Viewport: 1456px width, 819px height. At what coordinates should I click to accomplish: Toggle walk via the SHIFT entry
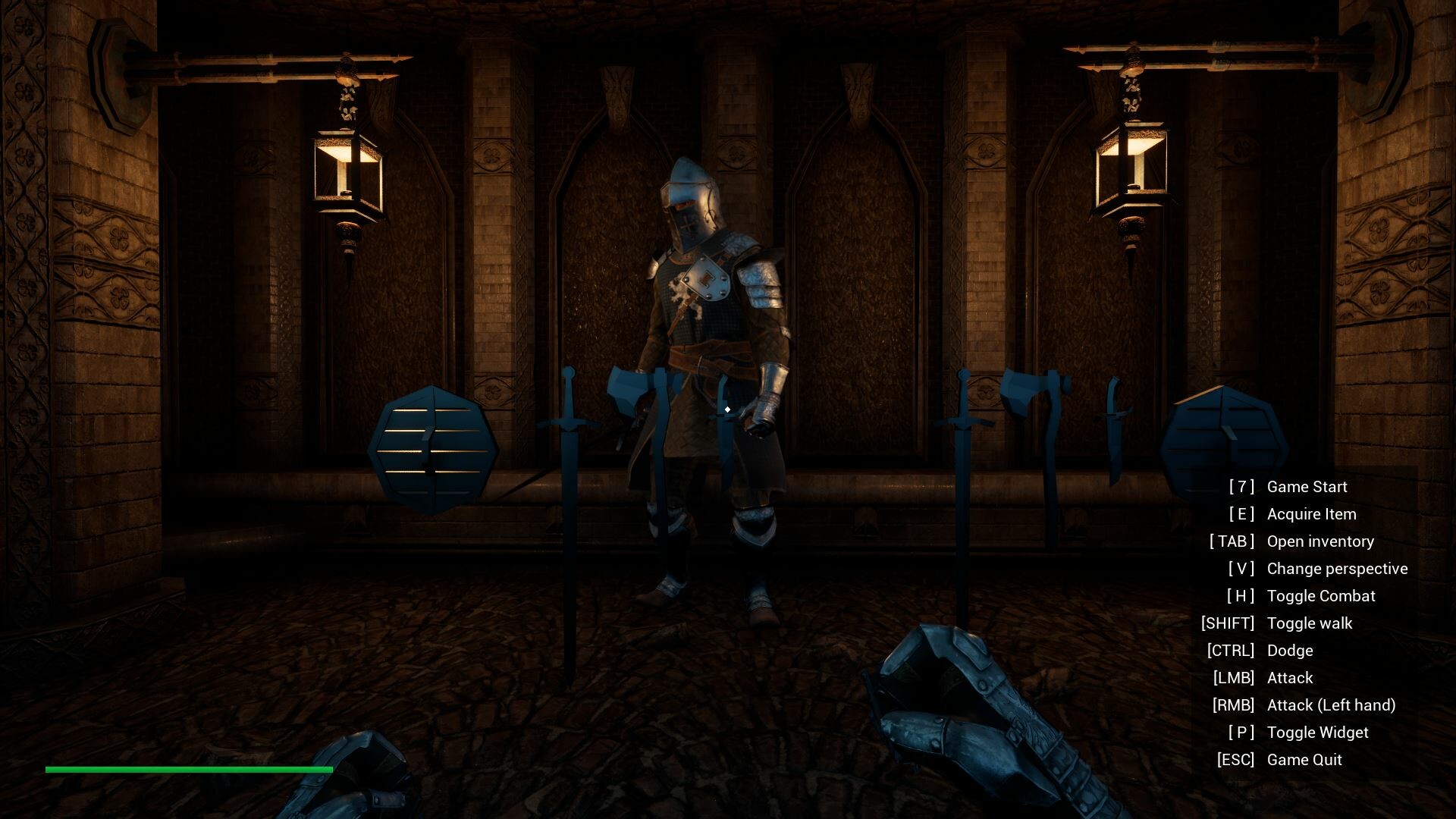pos(1310,623)
